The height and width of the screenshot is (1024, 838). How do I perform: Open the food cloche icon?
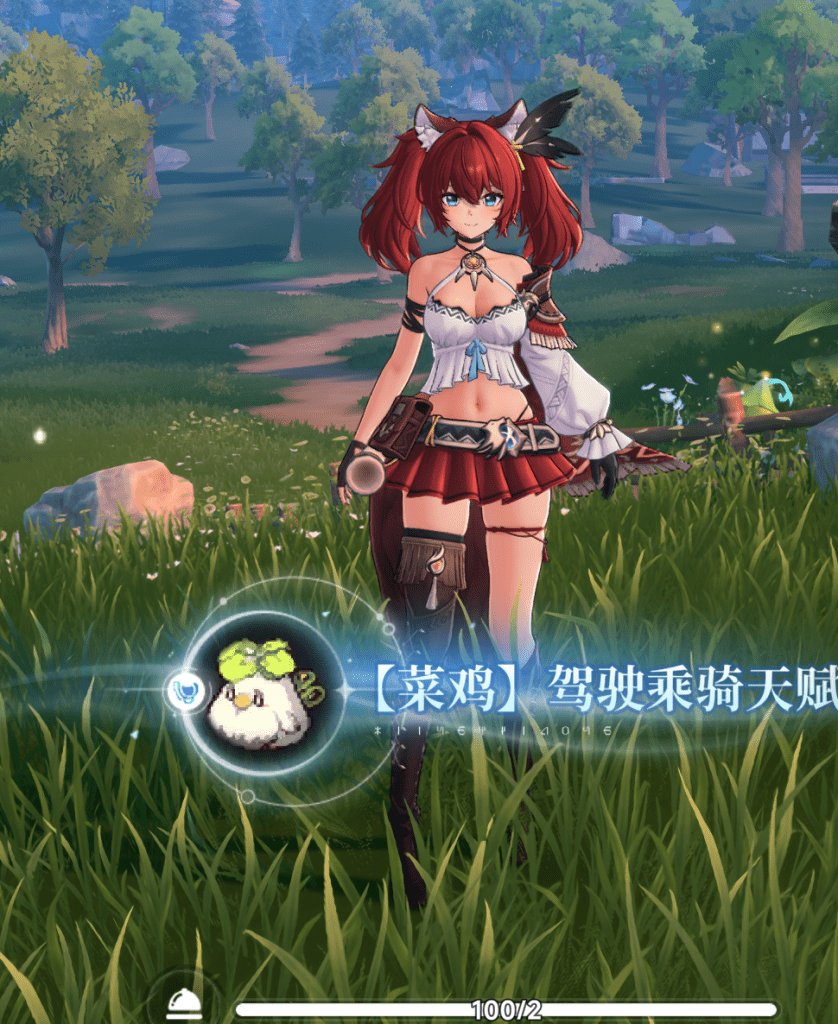click(x=184, y=1003)
